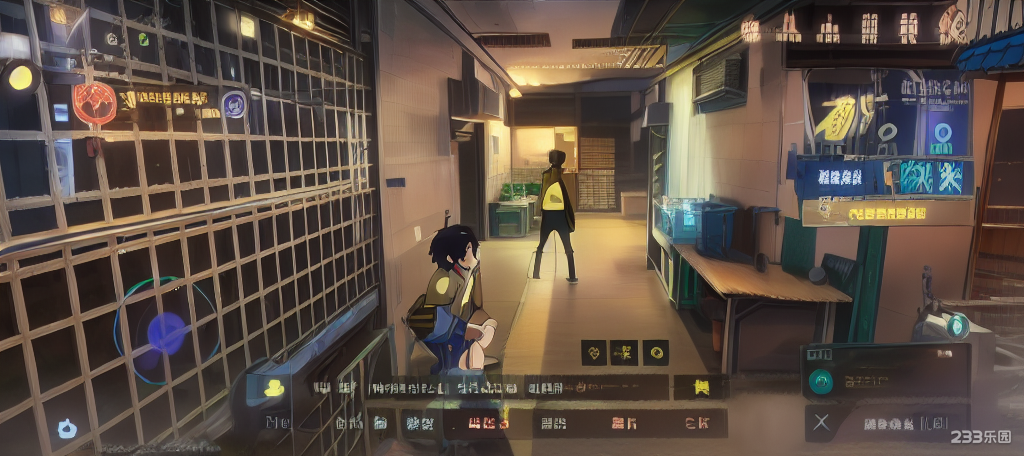This screenshot has width=1024, height=456.
Task: Tap the yellow icon at the bar's left end
Action: [x=272, y=388]
